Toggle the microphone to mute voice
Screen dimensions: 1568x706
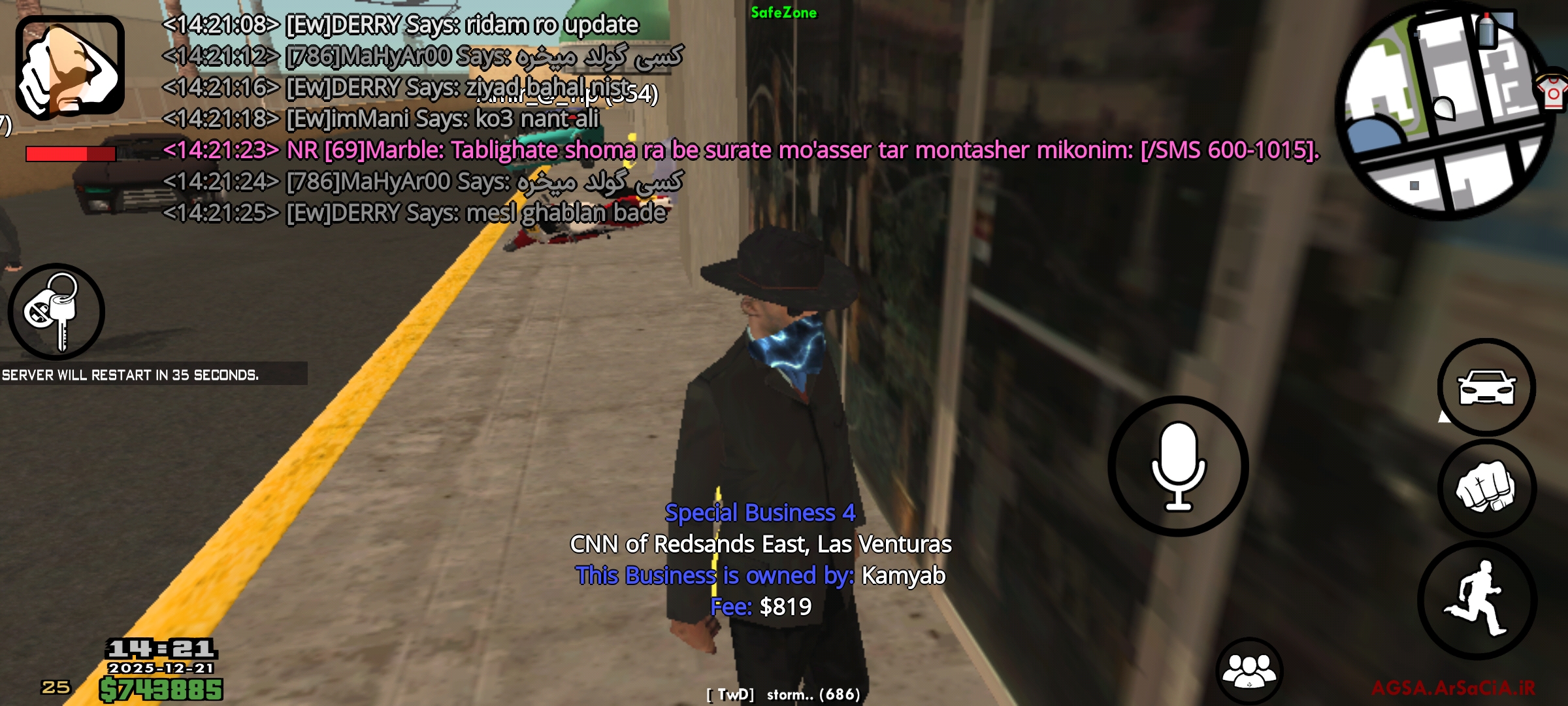[1177, 464]
